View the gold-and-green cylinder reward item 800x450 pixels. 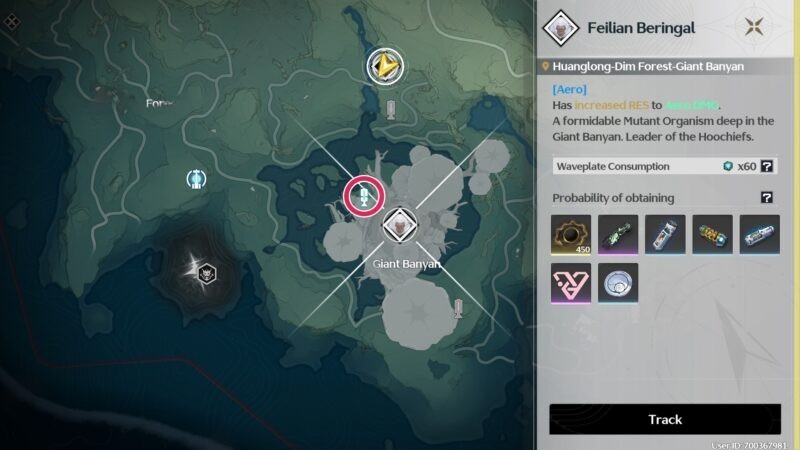(712, 234)
